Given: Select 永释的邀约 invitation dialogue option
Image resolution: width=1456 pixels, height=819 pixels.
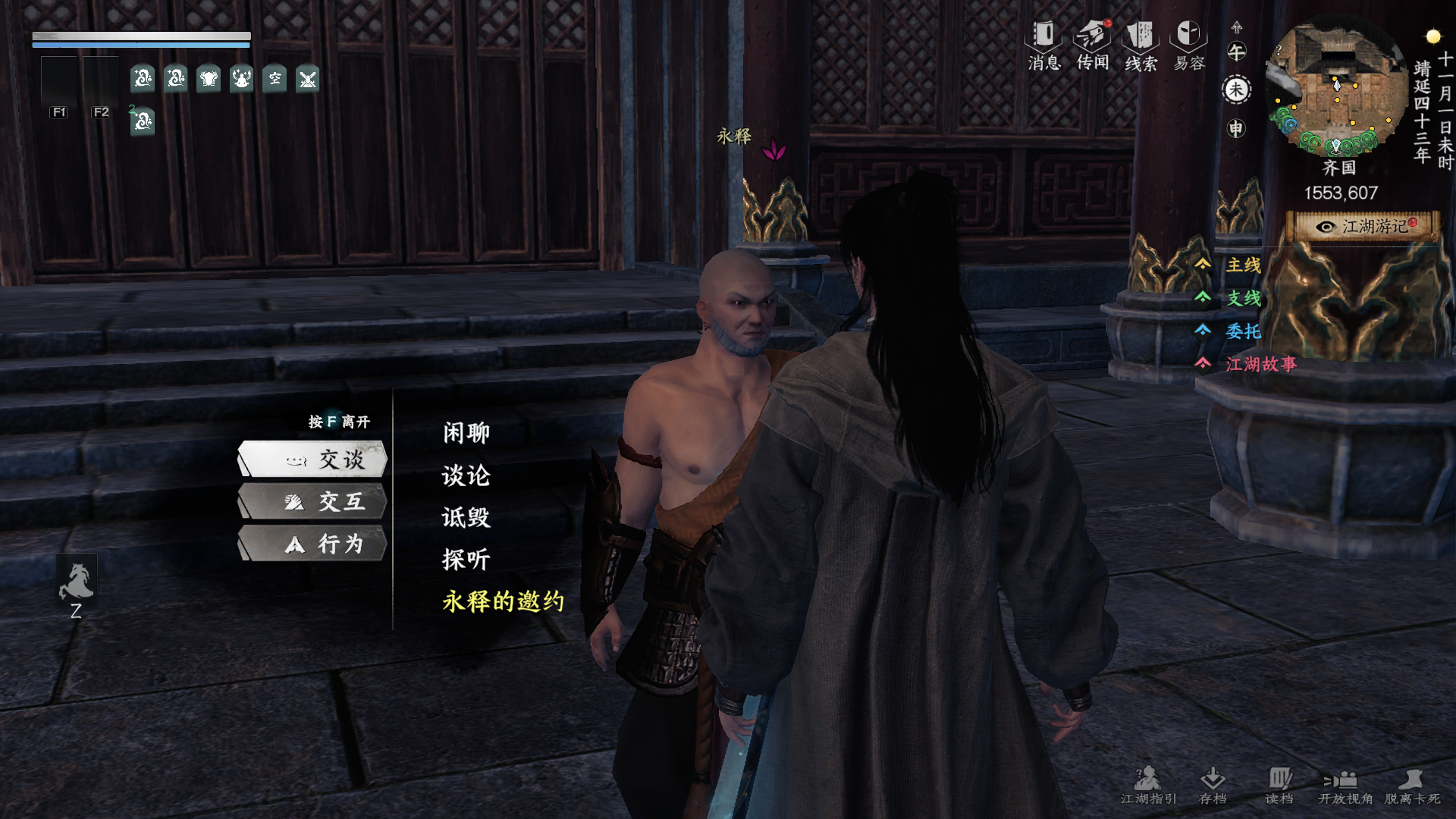Looking at the screenshot, I should (x=504, y=601).
